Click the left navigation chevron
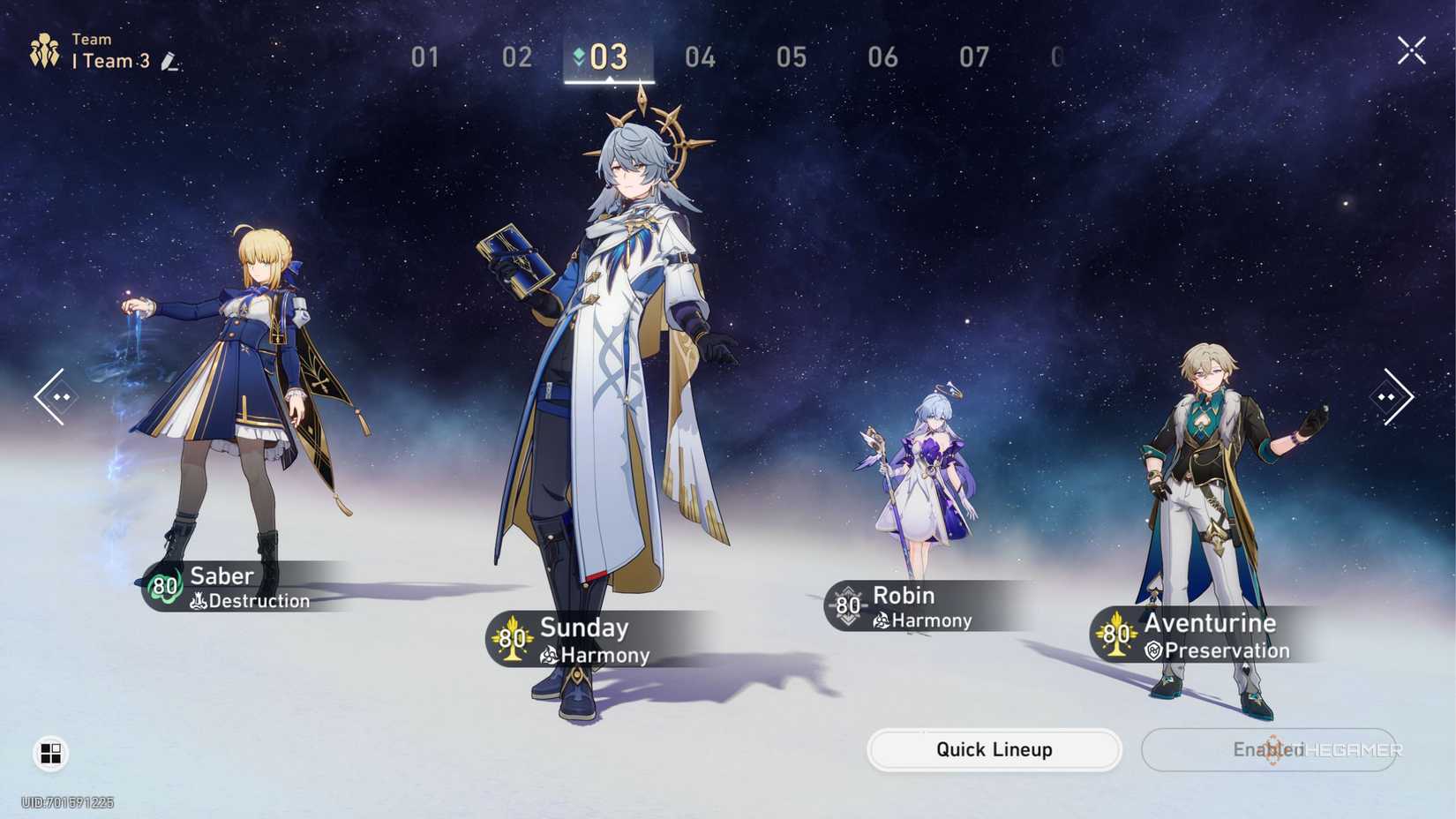 tap(51, 397)
